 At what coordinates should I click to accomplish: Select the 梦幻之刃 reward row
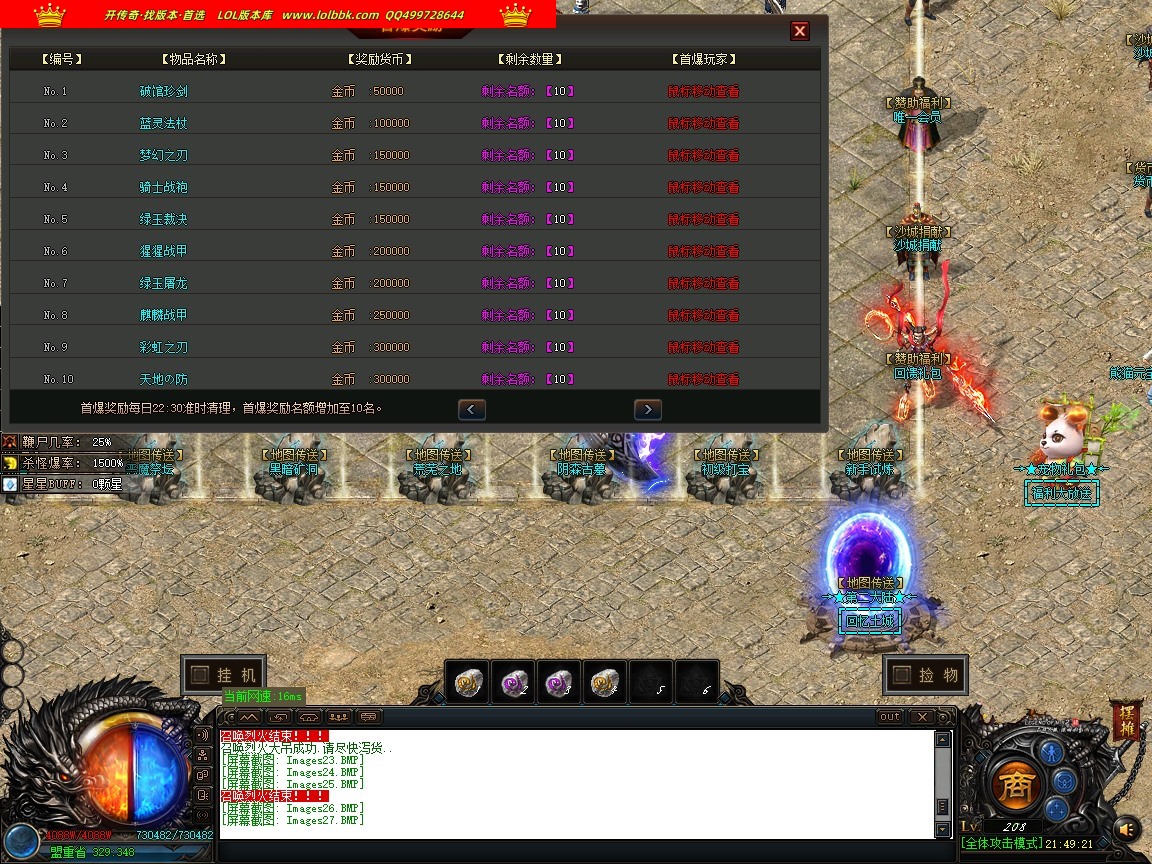coord(163,155)
